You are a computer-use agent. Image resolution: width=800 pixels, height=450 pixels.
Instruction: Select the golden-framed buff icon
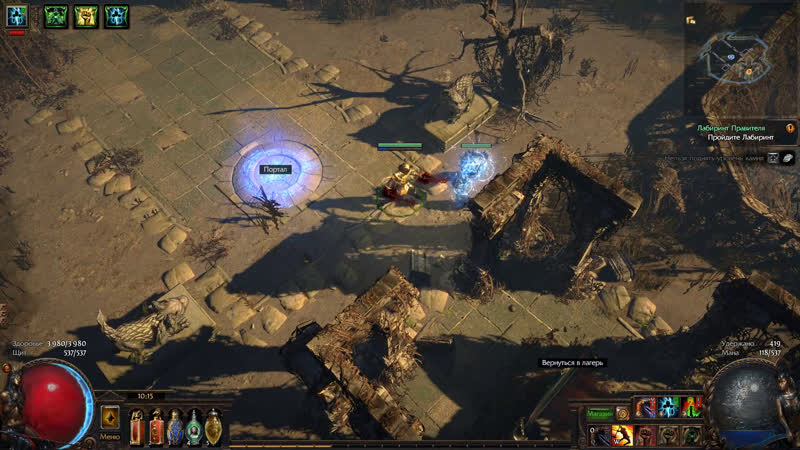click(86, 16)
